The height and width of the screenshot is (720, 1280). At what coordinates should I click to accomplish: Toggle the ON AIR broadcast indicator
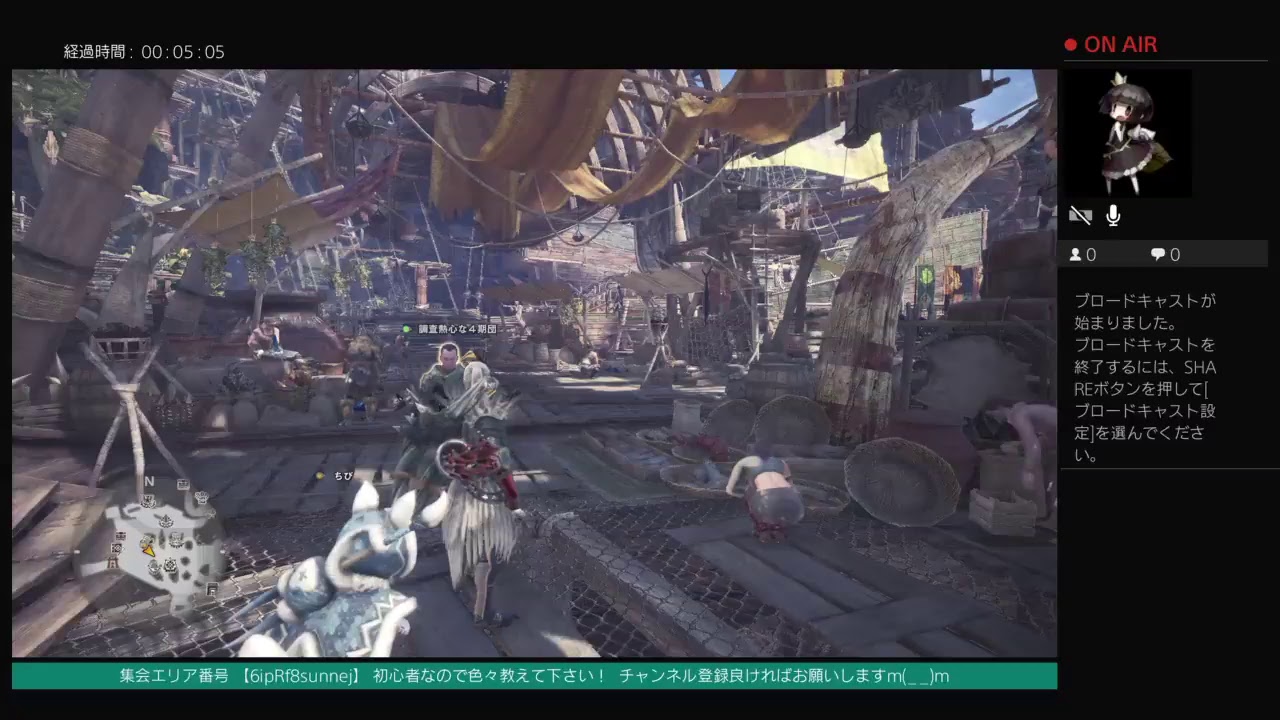1110,44
